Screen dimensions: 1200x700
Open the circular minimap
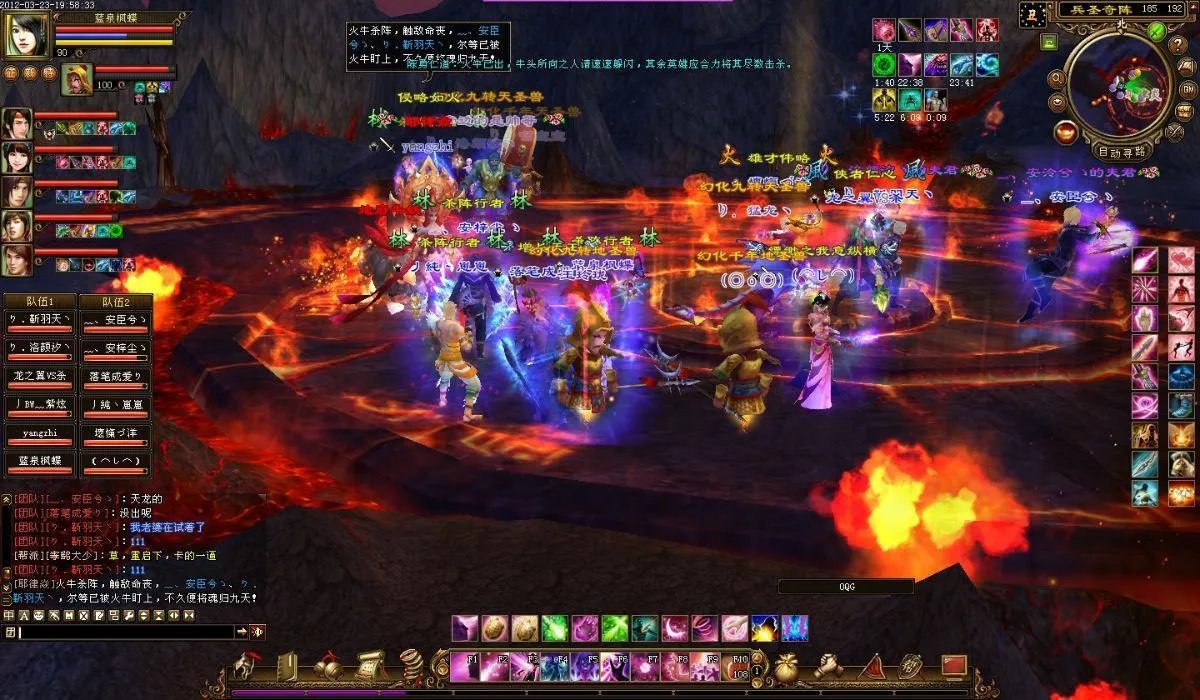[x=1119, y=84]
